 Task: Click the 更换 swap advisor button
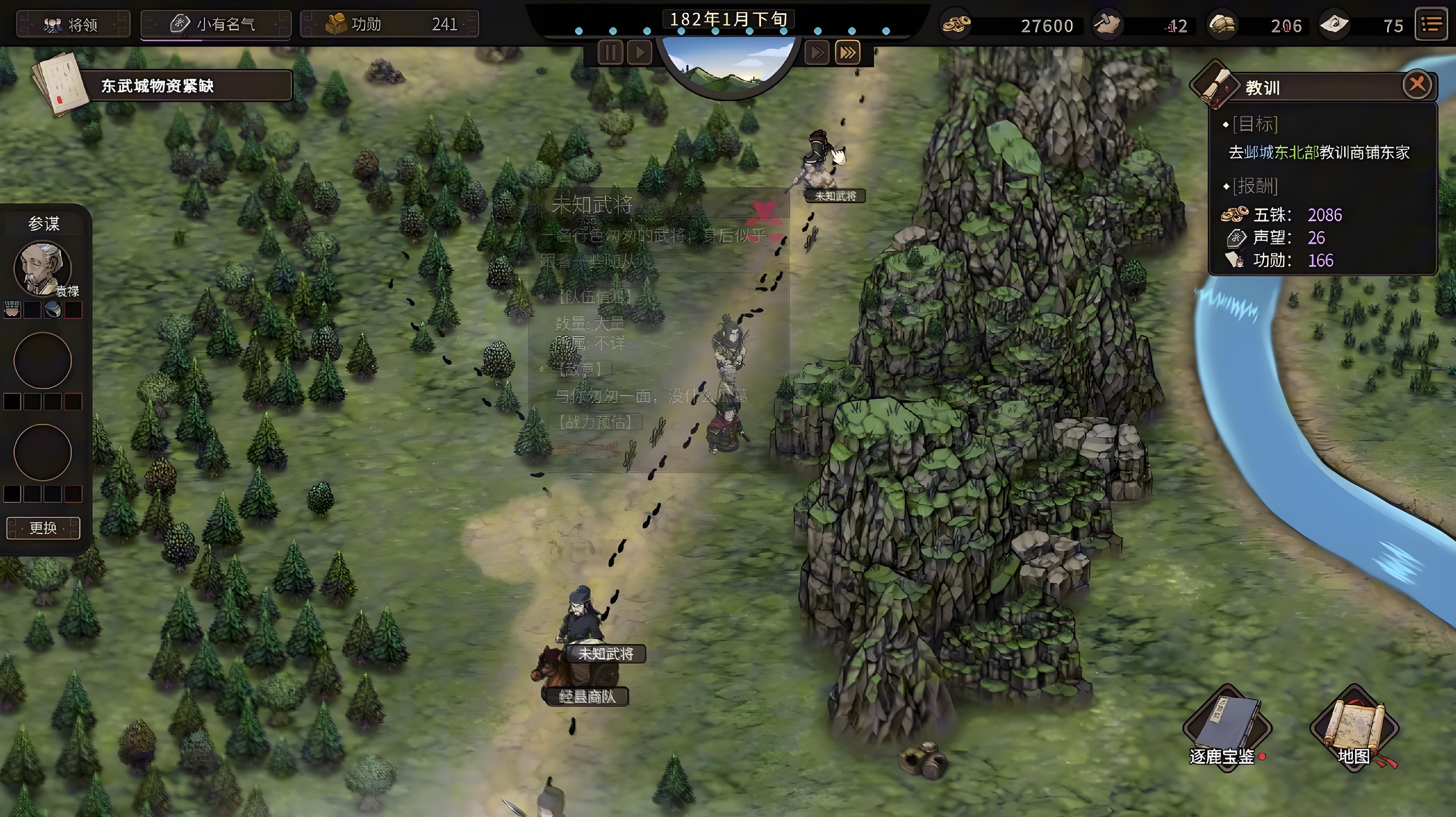[x=43, y=528]
